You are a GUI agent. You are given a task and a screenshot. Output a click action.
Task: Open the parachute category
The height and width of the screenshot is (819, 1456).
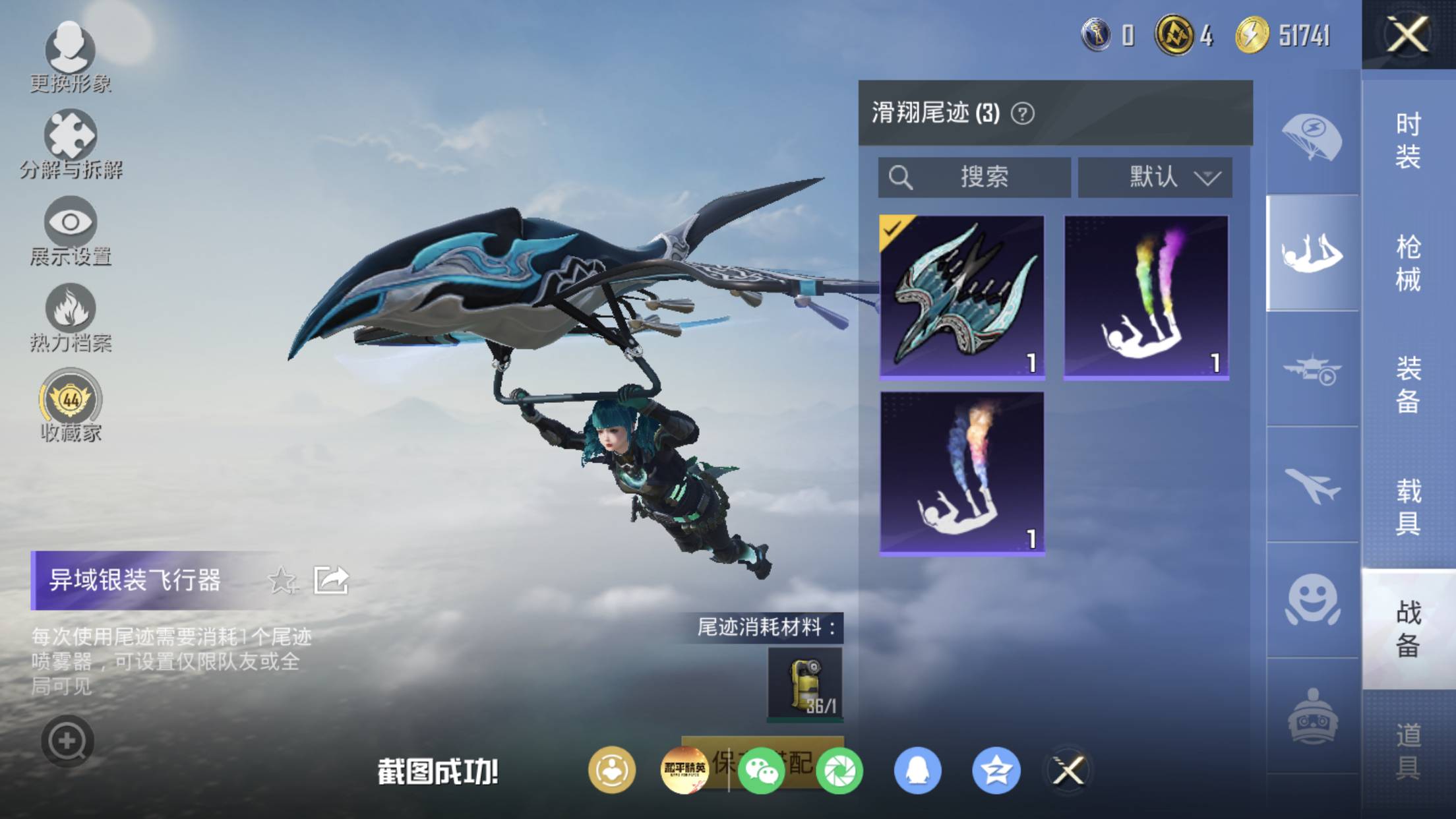[x=1312, y=138]
